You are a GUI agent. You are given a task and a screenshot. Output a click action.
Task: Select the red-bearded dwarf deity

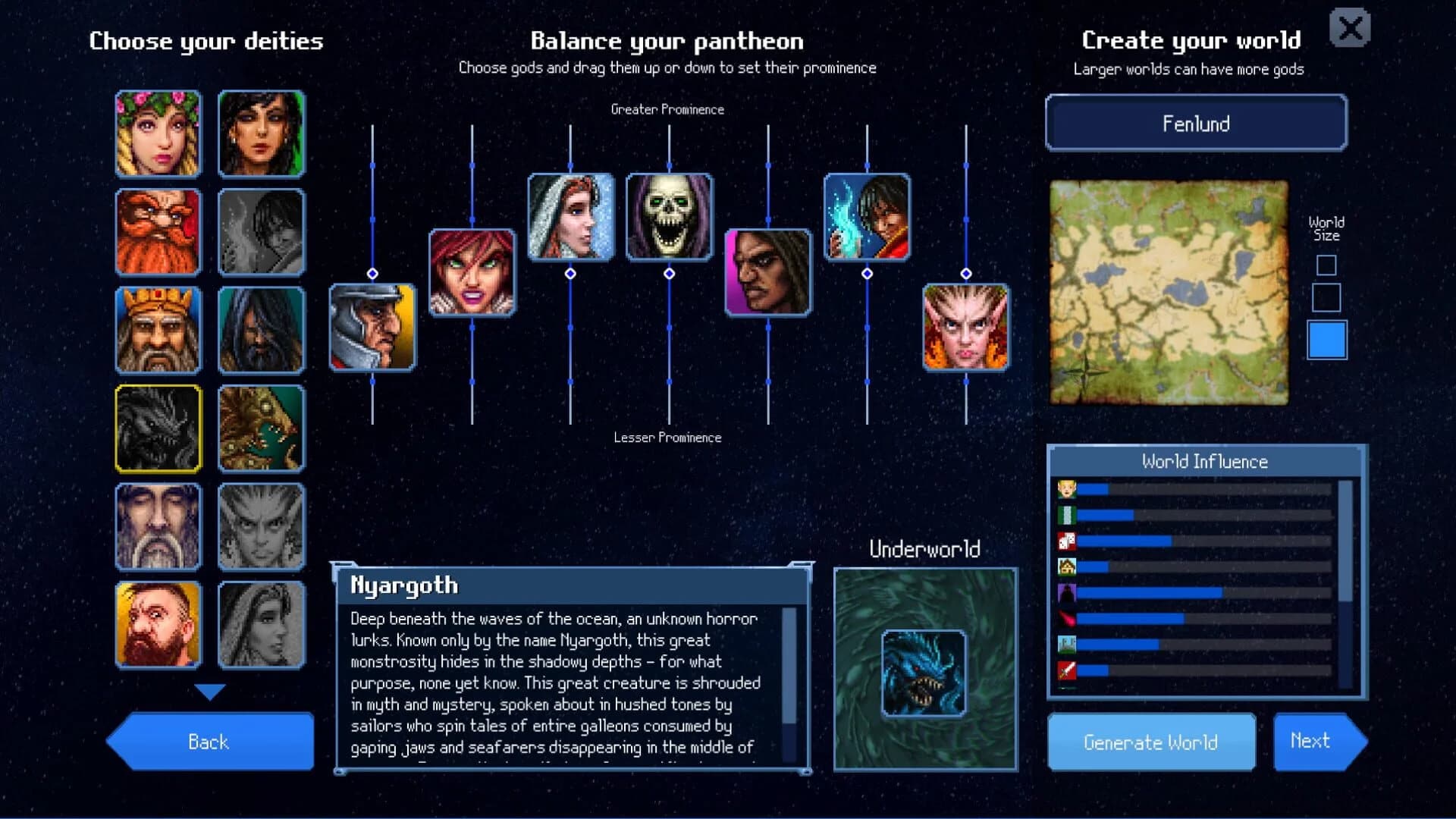[158, 233]
